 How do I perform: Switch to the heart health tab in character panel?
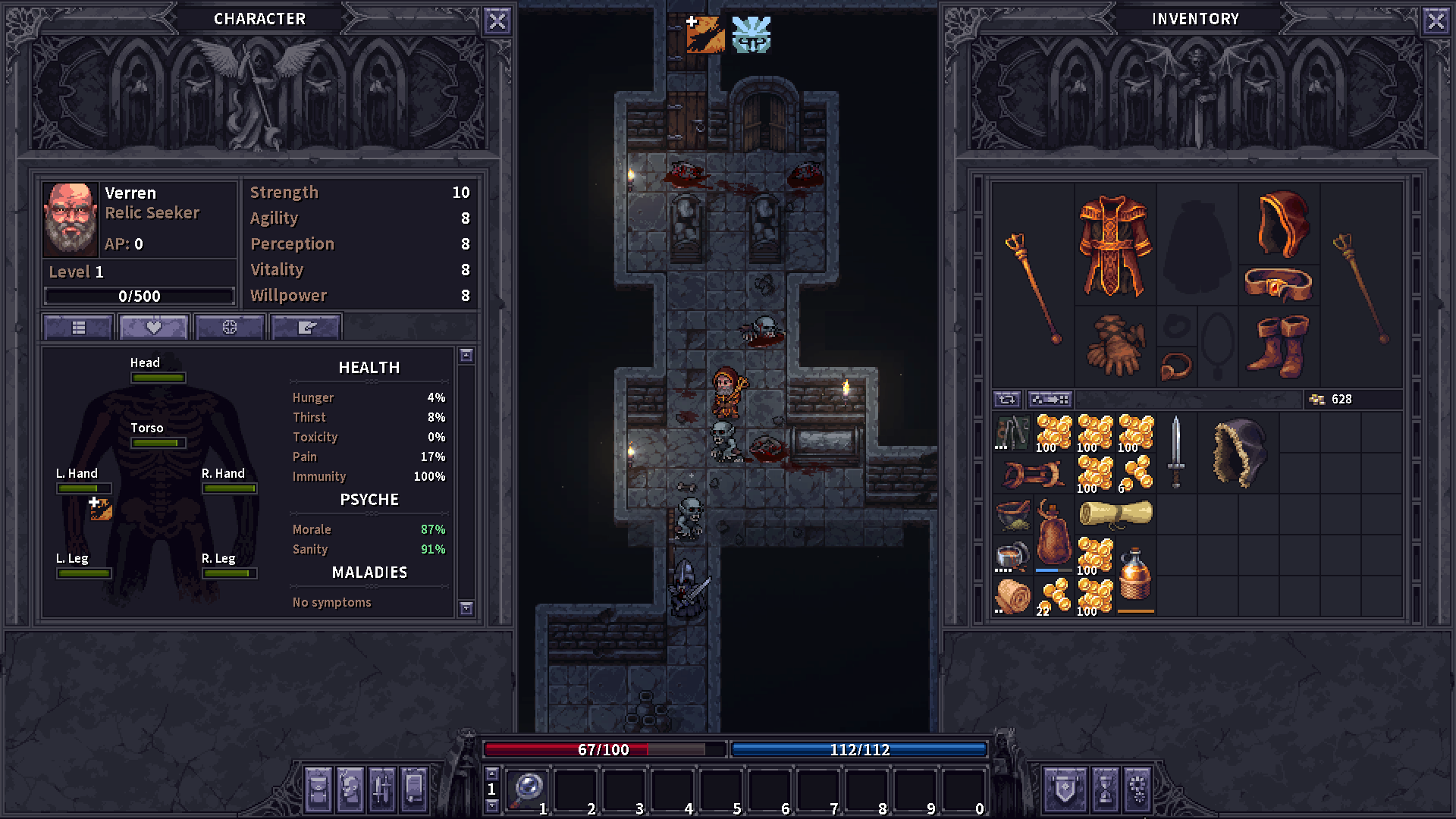click(x=153, y=326)
